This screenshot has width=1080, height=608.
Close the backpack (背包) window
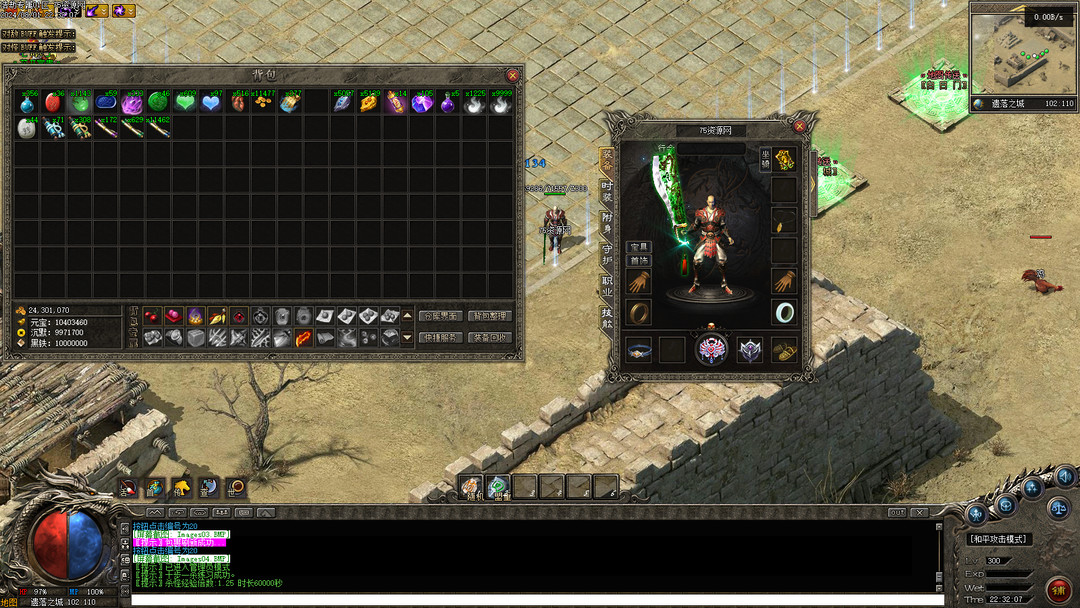(513, 75)
